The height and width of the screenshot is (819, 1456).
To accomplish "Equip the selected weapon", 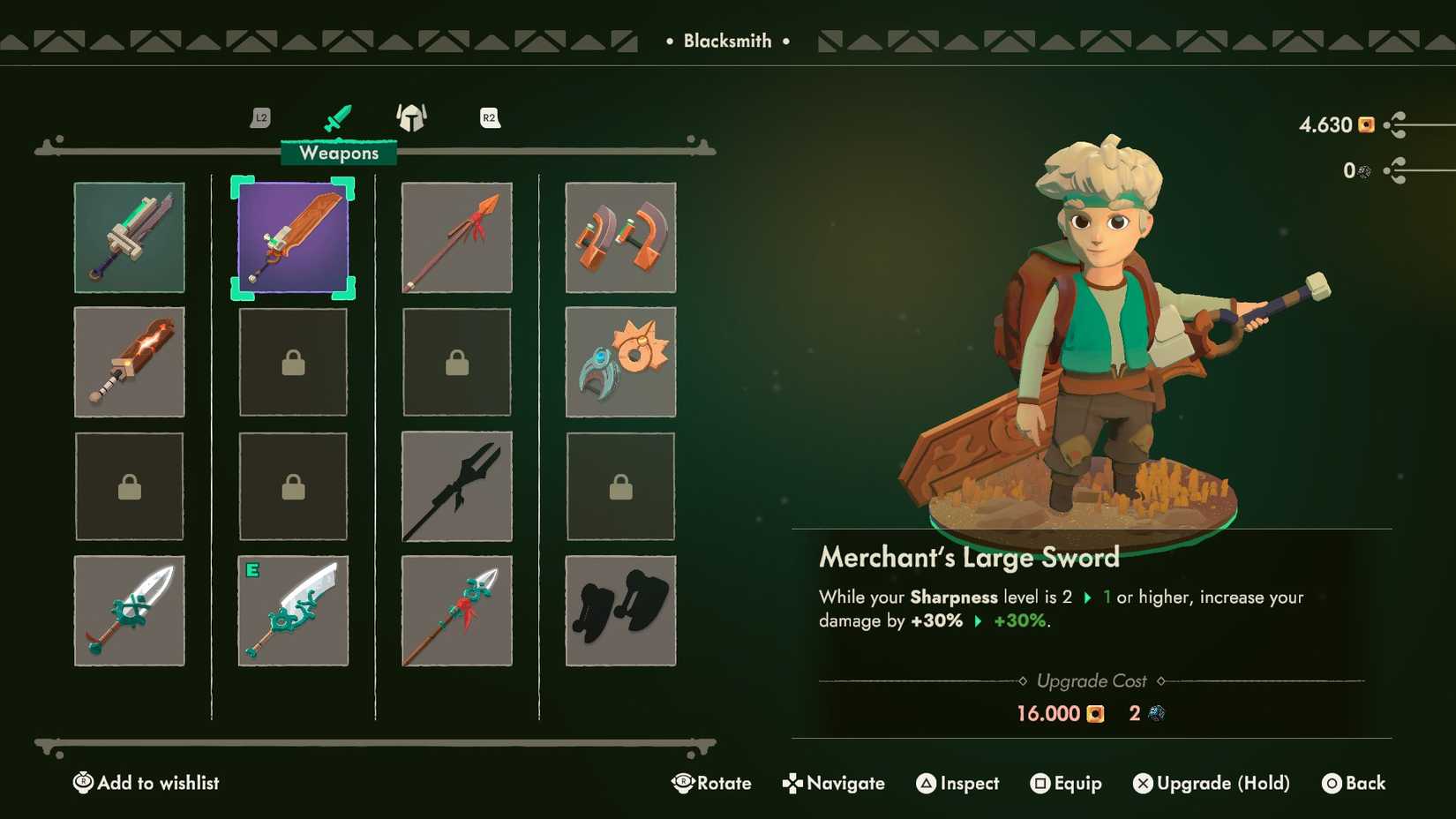I will point(1067,783).
